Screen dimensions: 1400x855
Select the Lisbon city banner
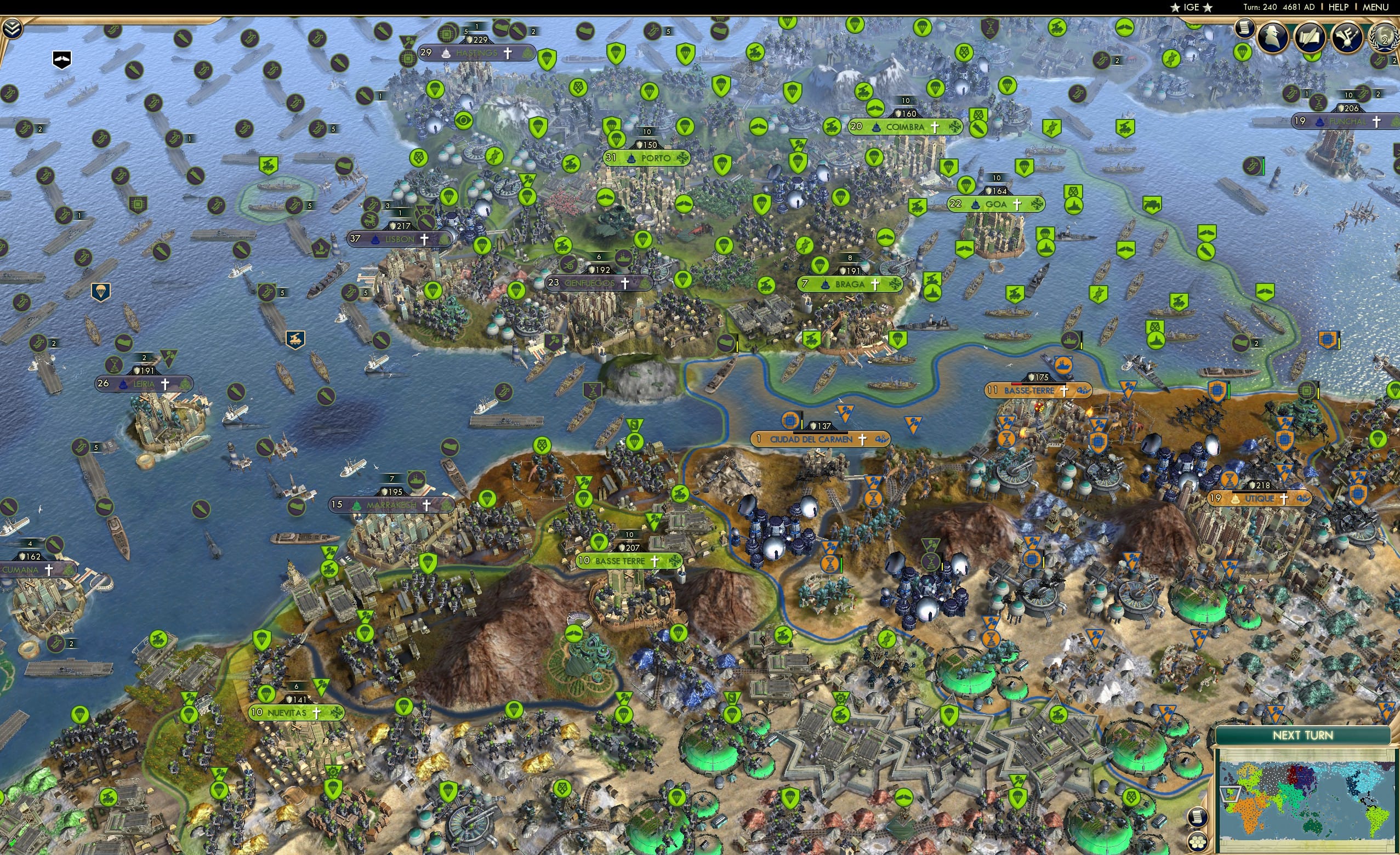click(x=400, y=239)
